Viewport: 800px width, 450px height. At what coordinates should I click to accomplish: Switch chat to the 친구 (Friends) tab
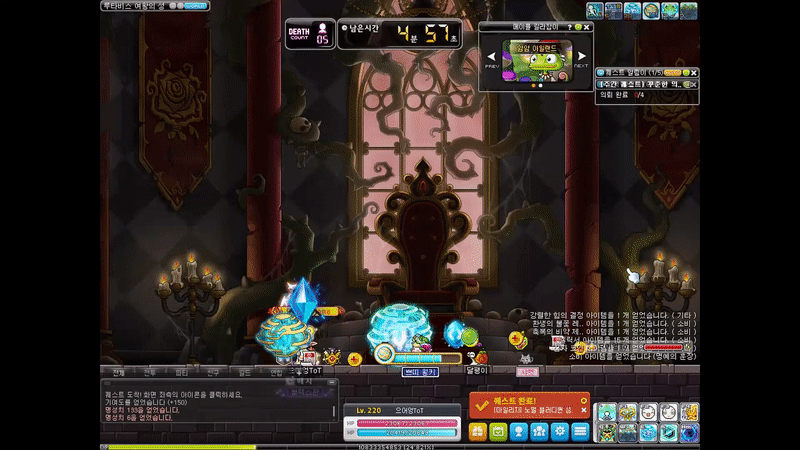click(212, 372)
